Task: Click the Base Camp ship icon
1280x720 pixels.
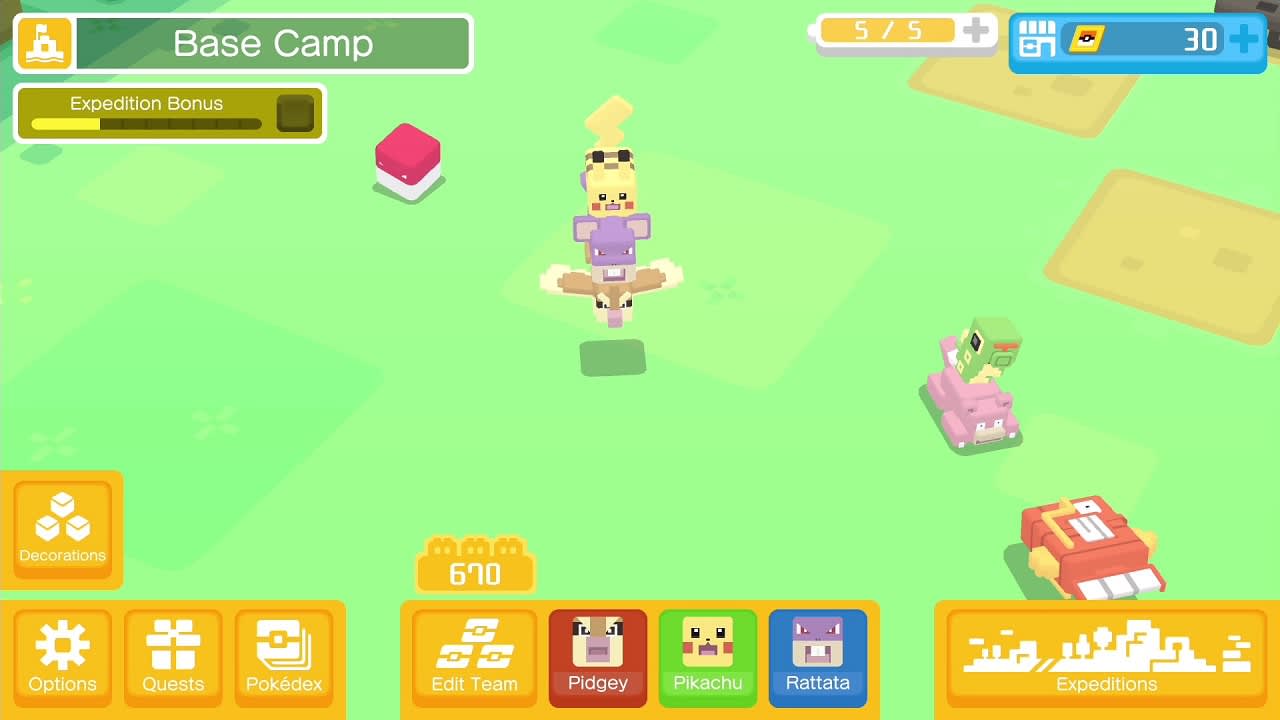Action: tap(41, 43)
